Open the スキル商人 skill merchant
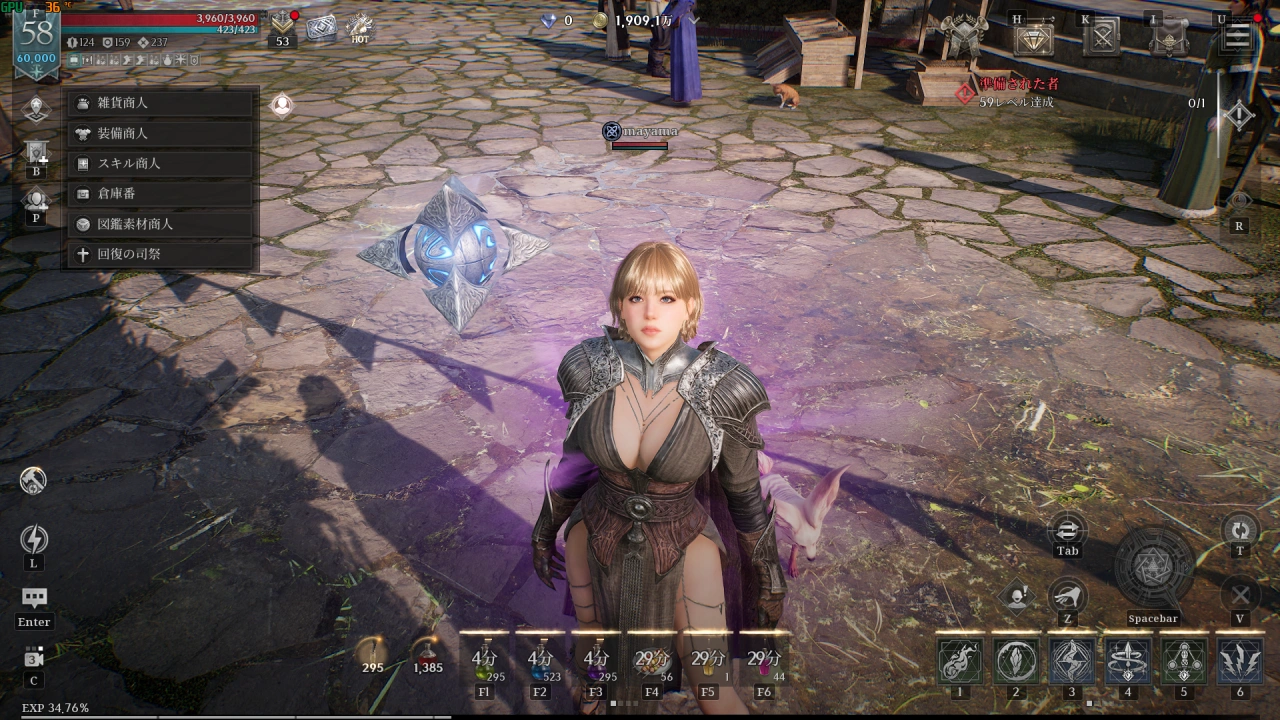Screen dimensions: 1280x720 coord(160,163)
